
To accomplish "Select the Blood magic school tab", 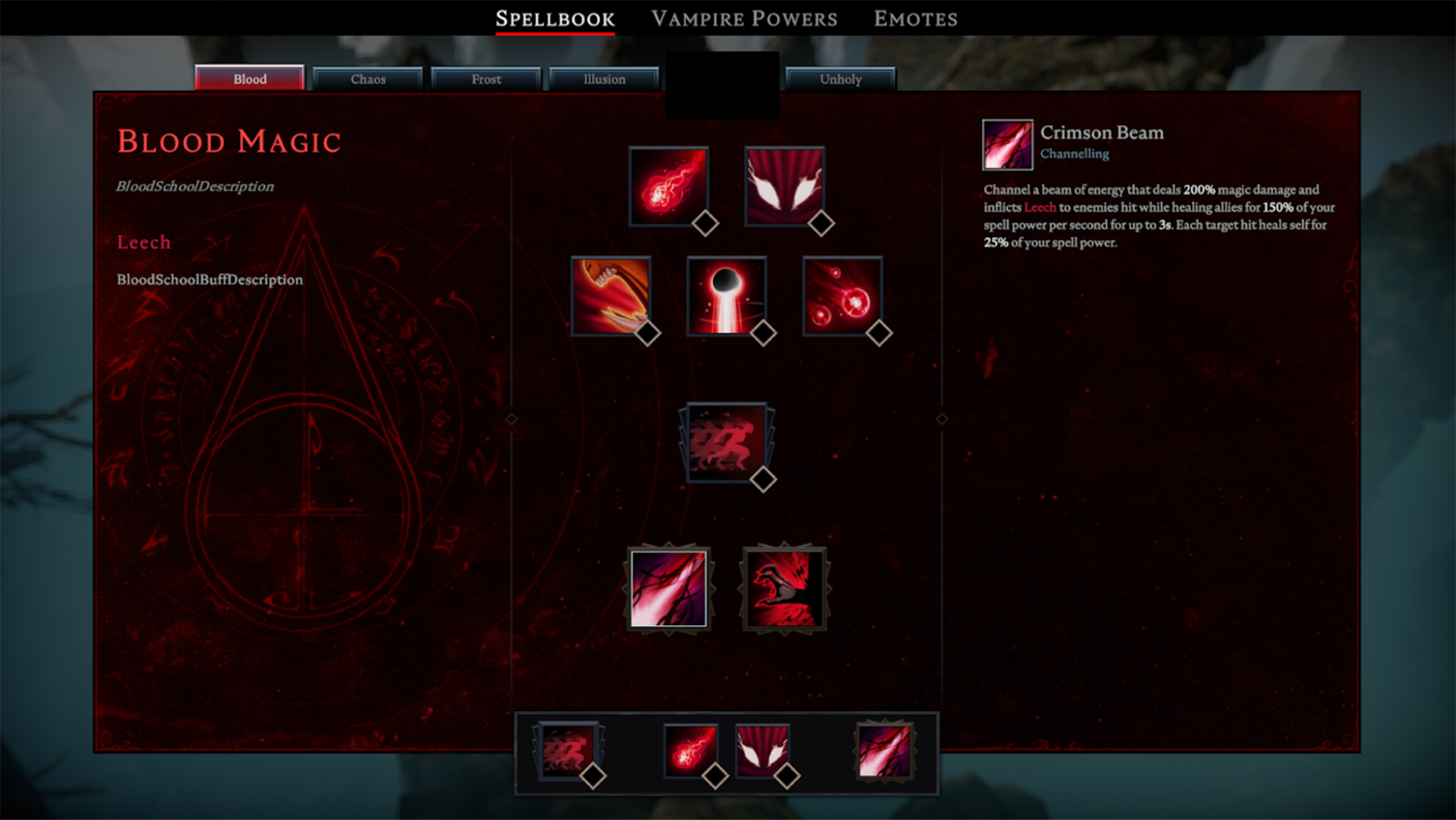I will 249,79.
